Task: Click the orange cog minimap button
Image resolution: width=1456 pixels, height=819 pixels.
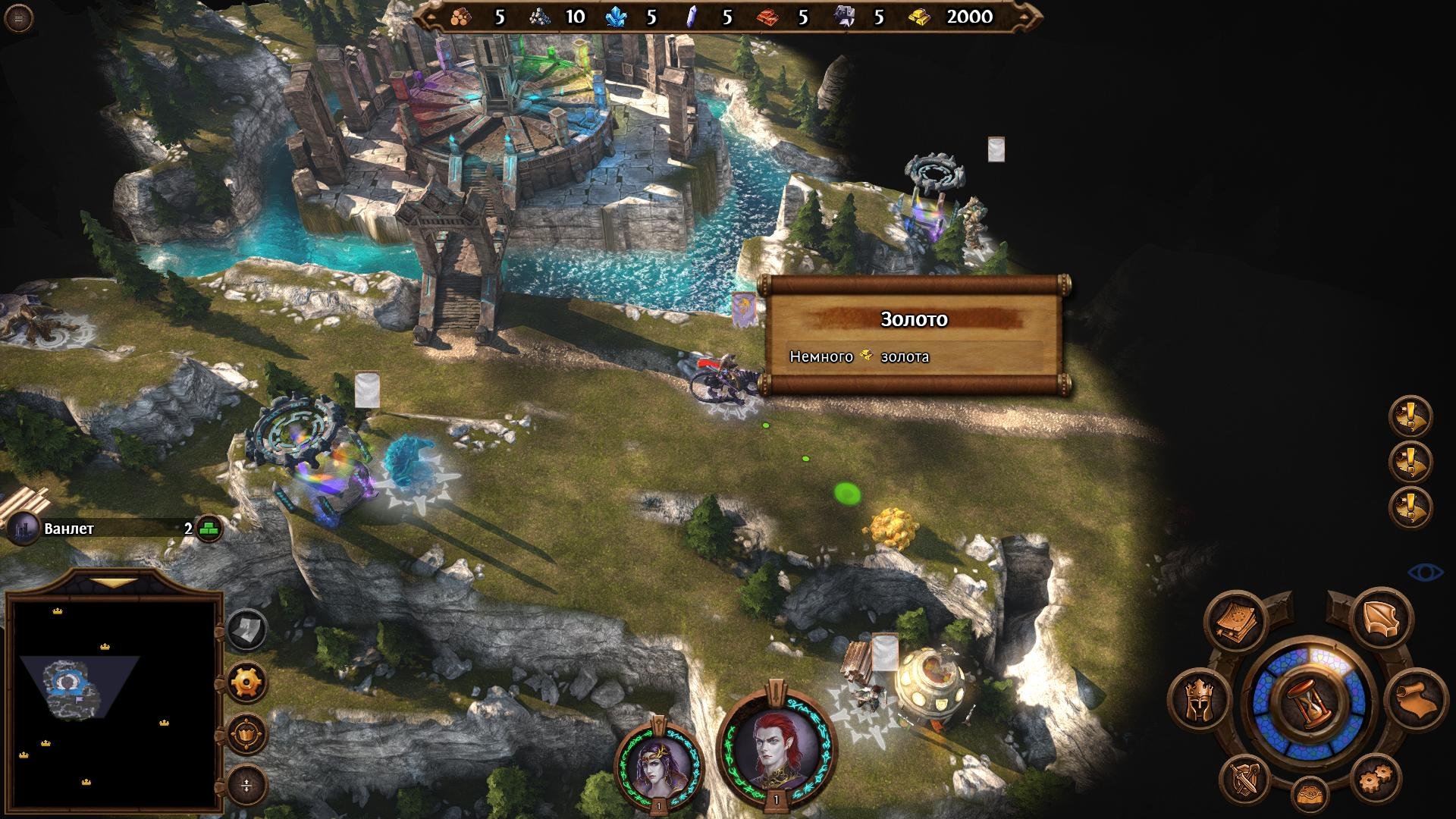Action: [247, 682]
